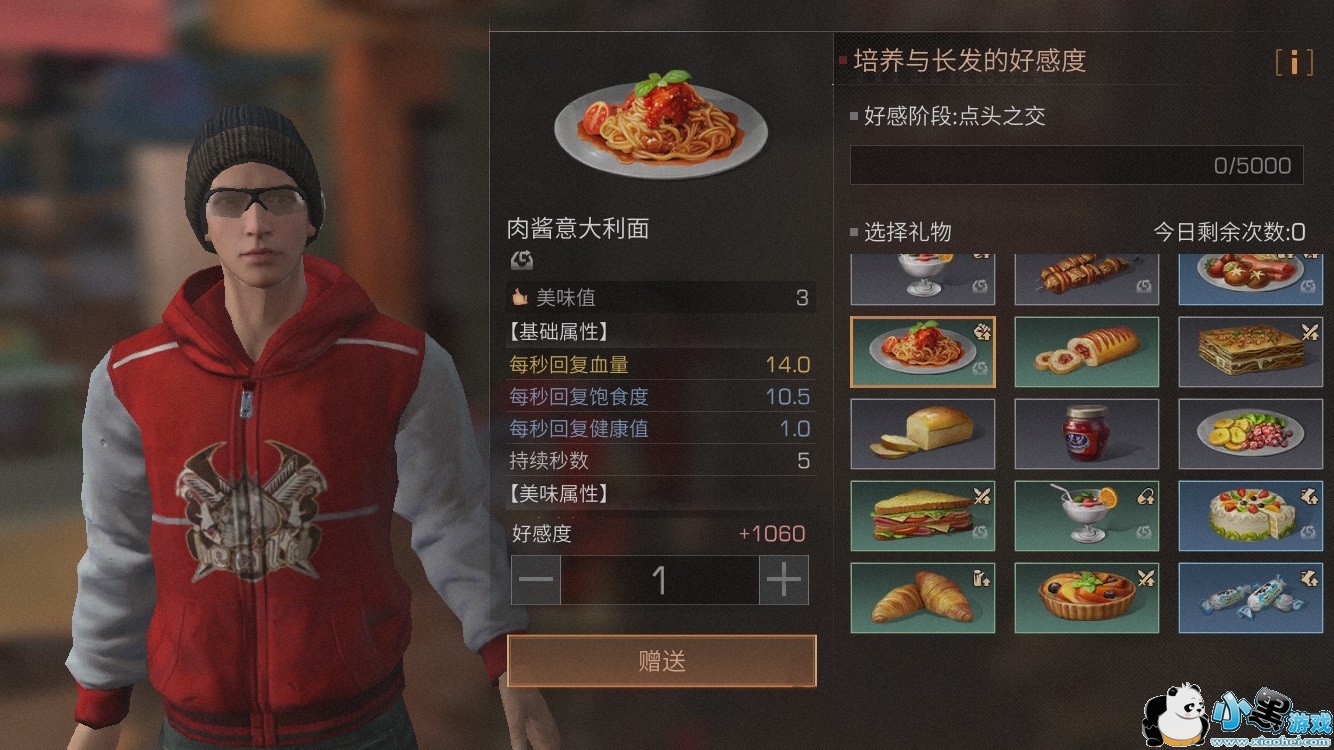Choose the croissants gift slot
The image size is (1334, 750).
coord(923,598)
